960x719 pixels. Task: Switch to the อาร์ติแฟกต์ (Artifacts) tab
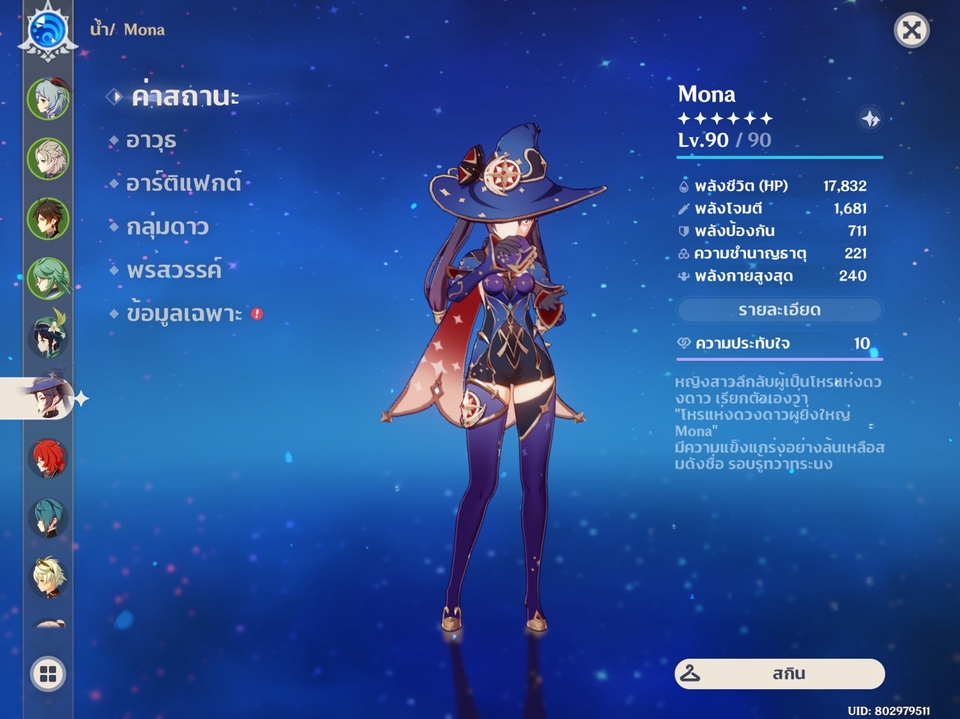pos(183,184)
